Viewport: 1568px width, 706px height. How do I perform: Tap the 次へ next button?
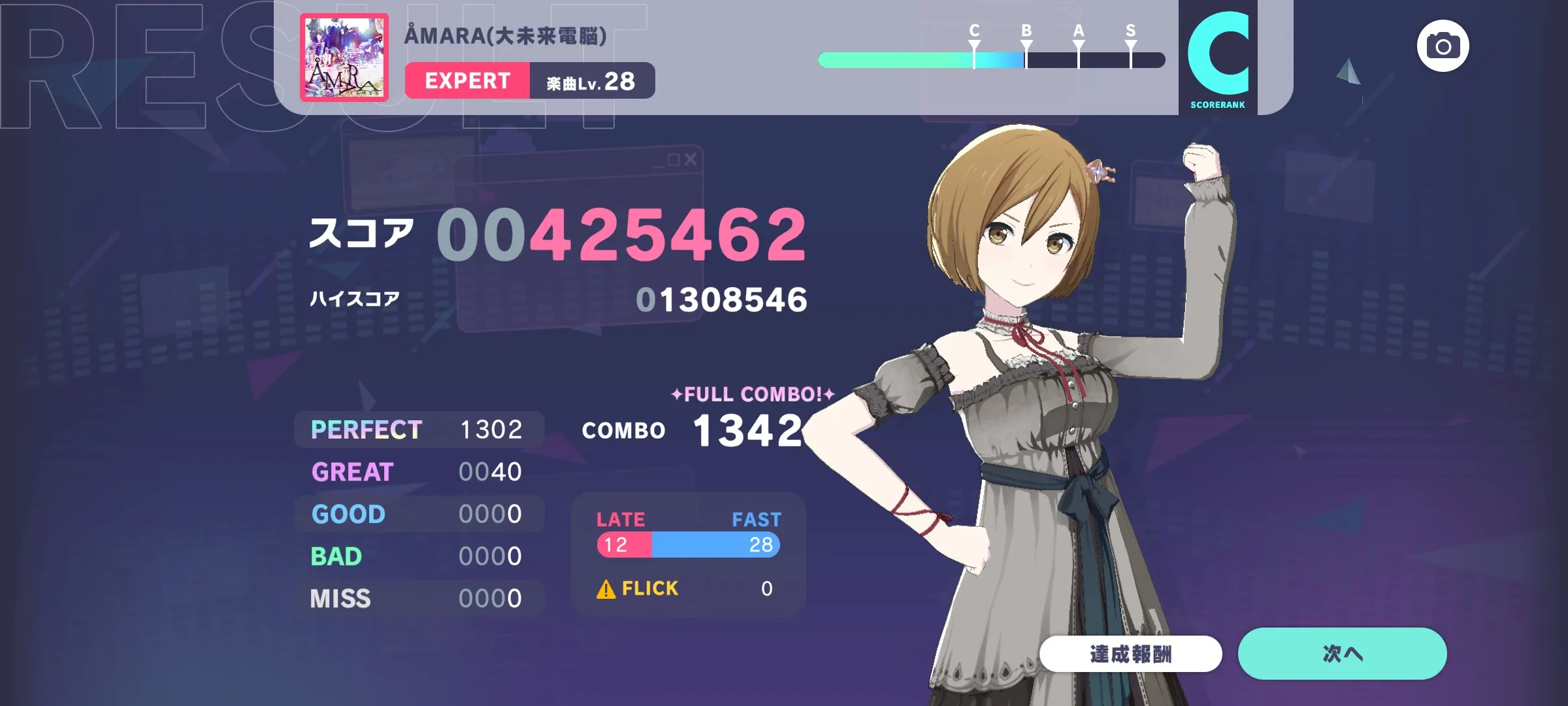tap(1342, 653)
